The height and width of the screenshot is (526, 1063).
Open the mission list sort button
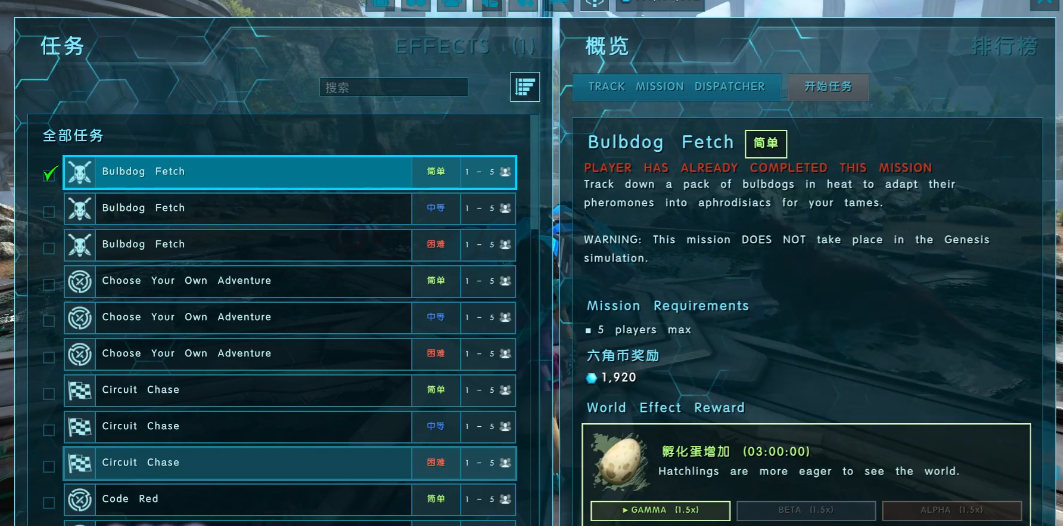(x=524, y=87)
